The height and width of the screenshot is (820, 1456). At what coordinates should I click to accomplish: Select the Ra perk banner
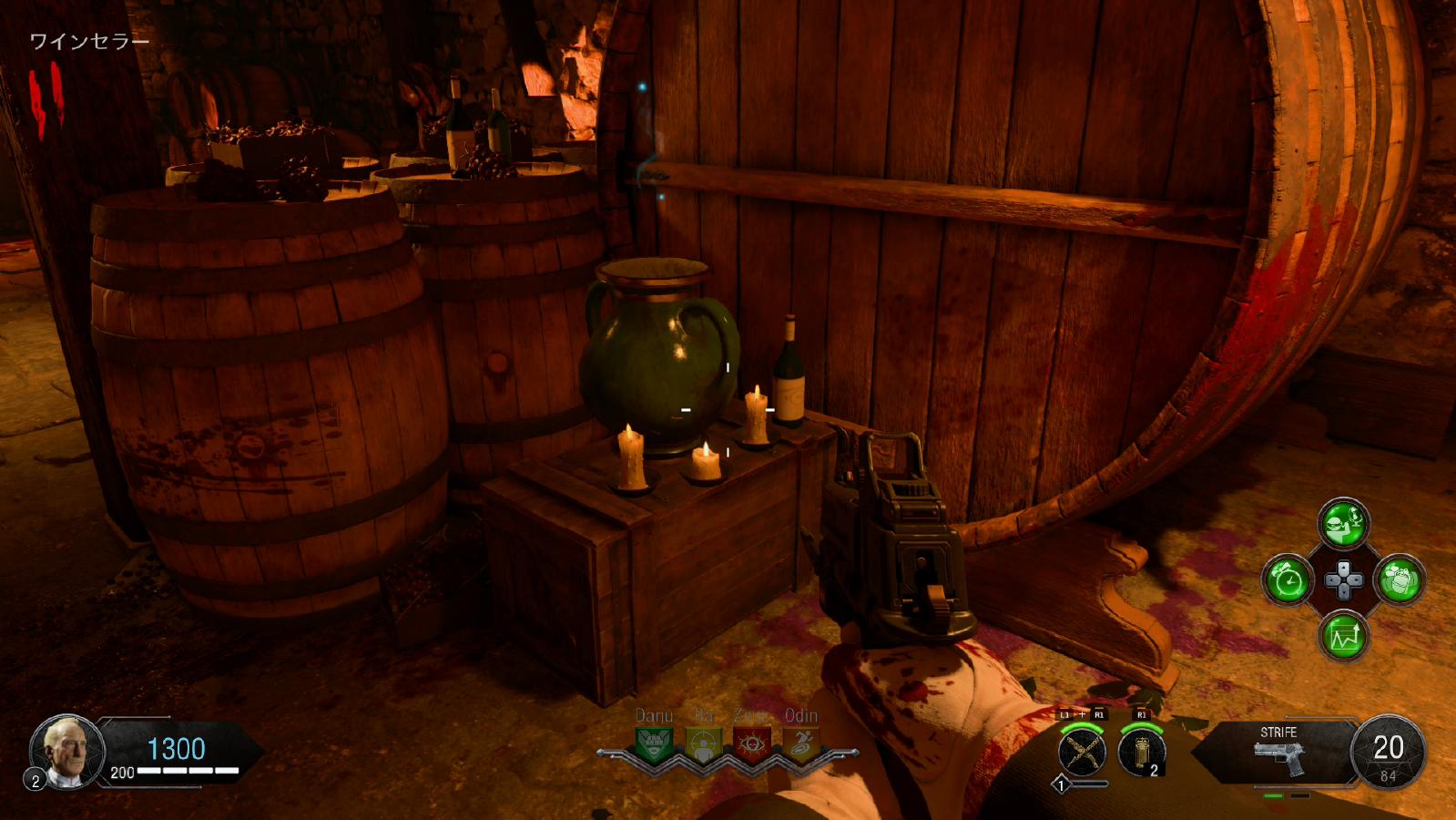[703, 745]
